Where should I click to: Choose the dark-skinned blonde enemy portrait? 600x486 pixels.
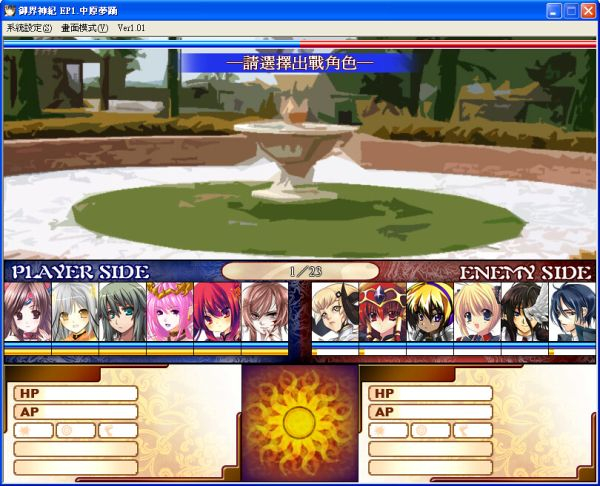[430, 312]
